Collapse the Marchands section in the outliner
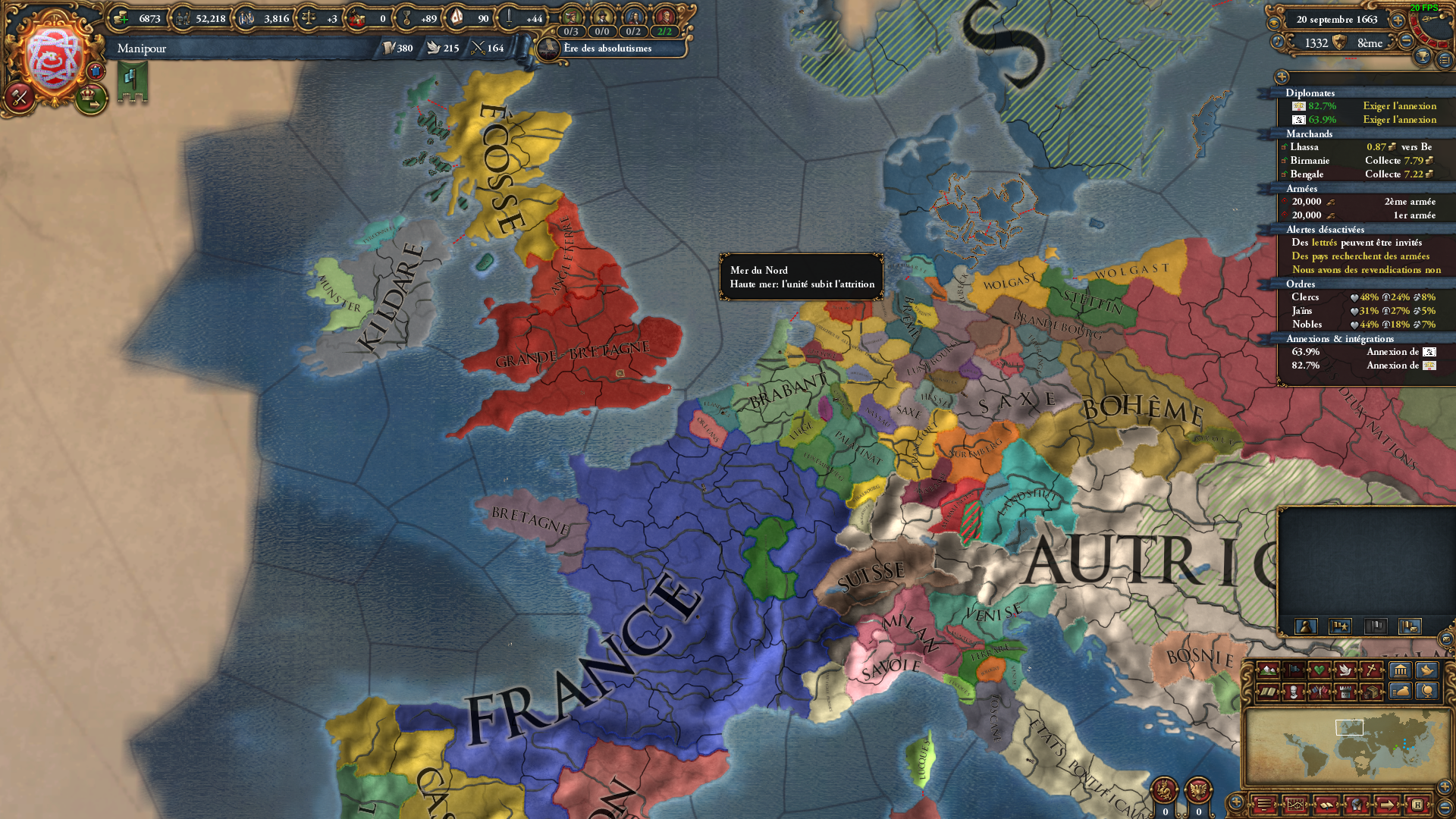1456x819 pixels. pos(1309,134)
